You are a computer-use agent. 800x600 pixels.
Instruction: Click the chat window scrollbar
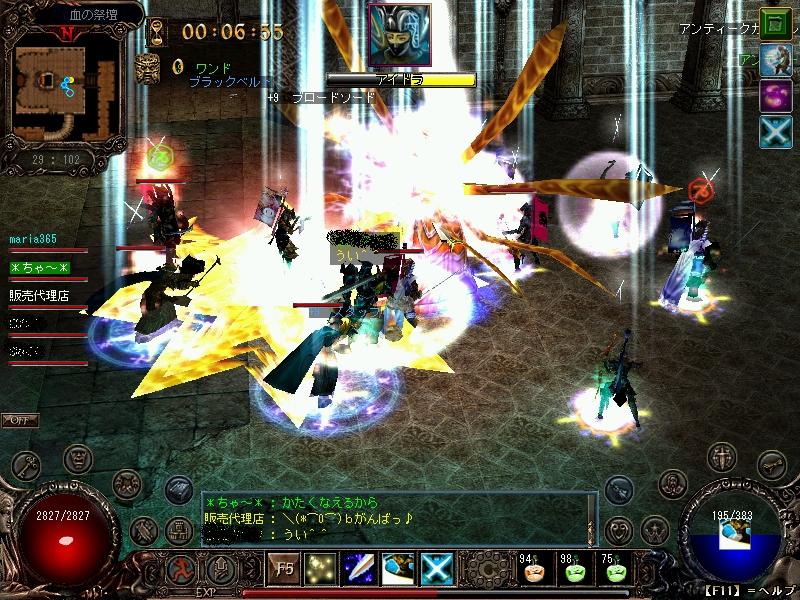(593, 518)
